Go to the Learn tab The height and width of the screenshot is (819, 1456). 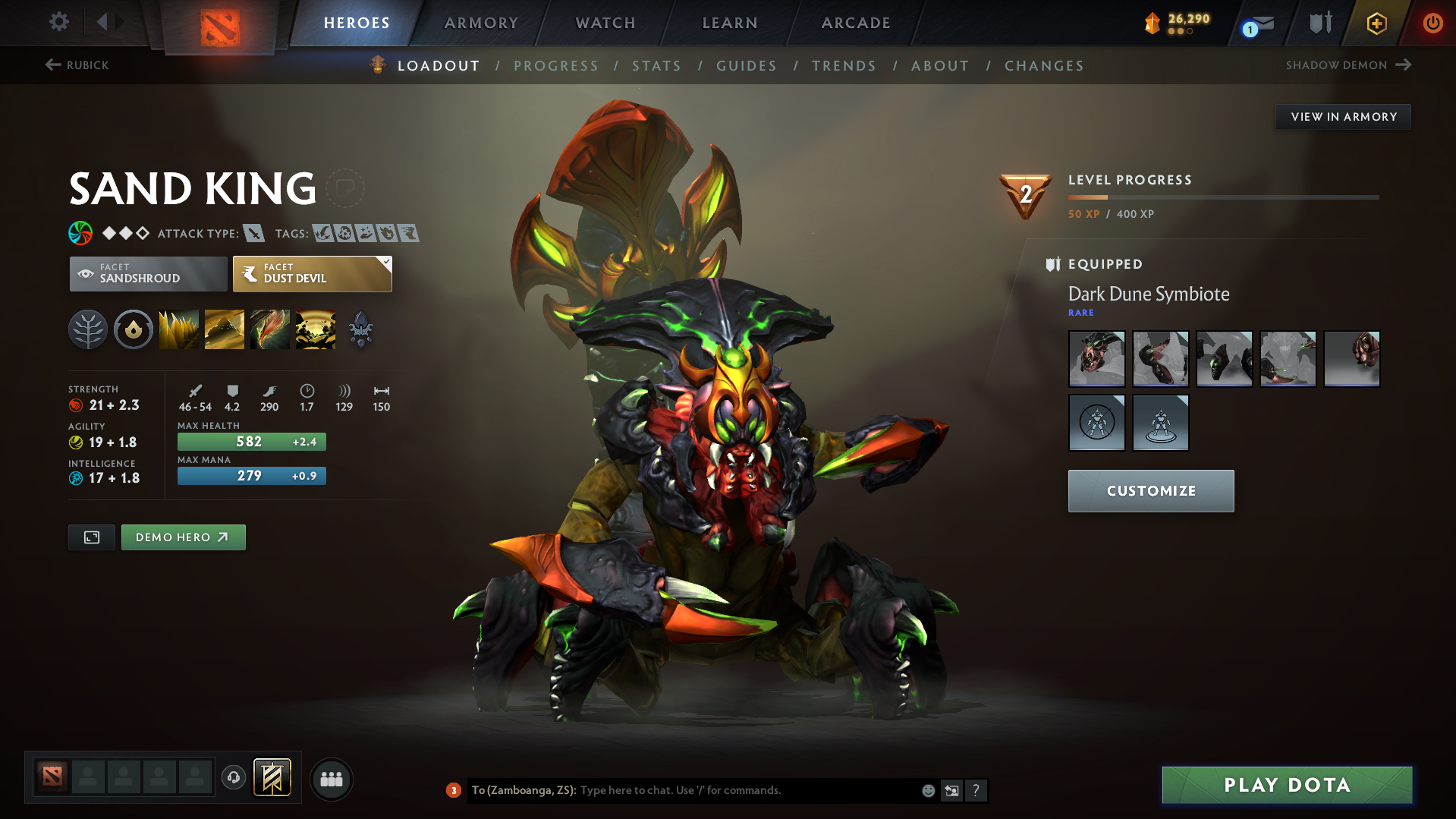pos(730,23)
